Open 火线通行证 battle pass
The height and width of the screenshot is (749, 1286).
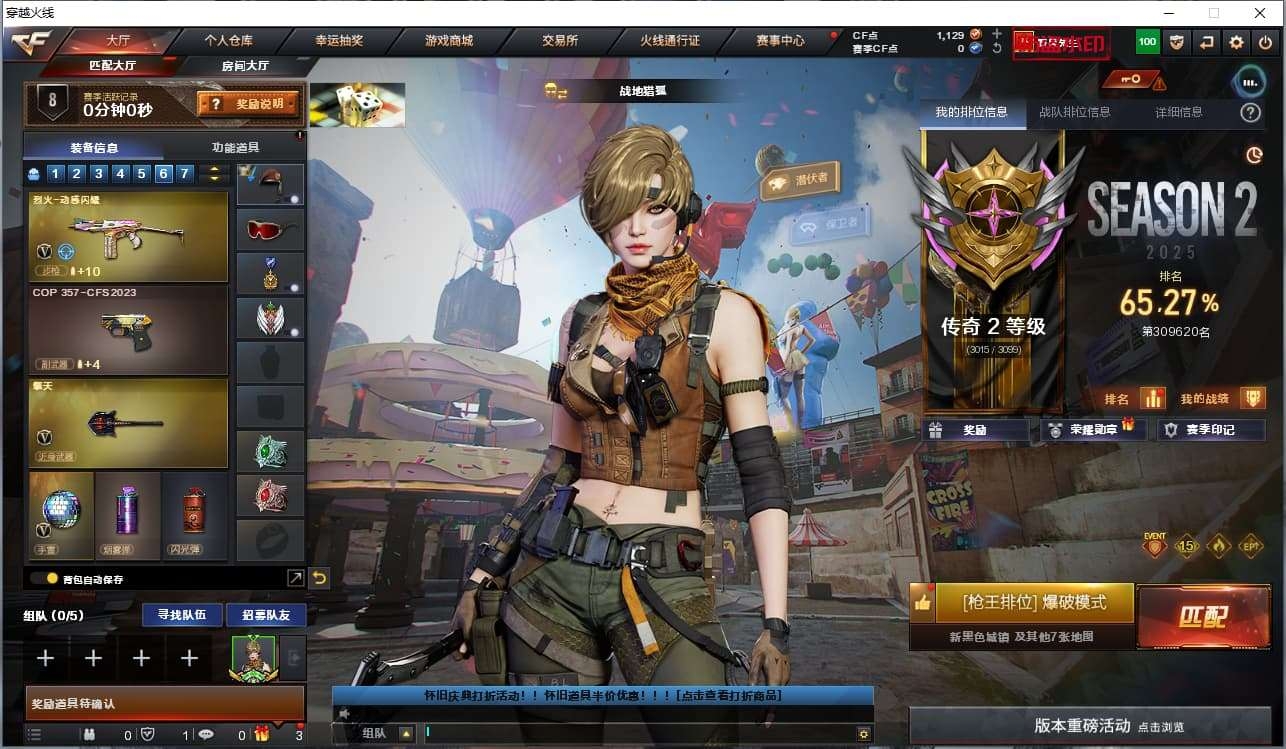point(670,41)
